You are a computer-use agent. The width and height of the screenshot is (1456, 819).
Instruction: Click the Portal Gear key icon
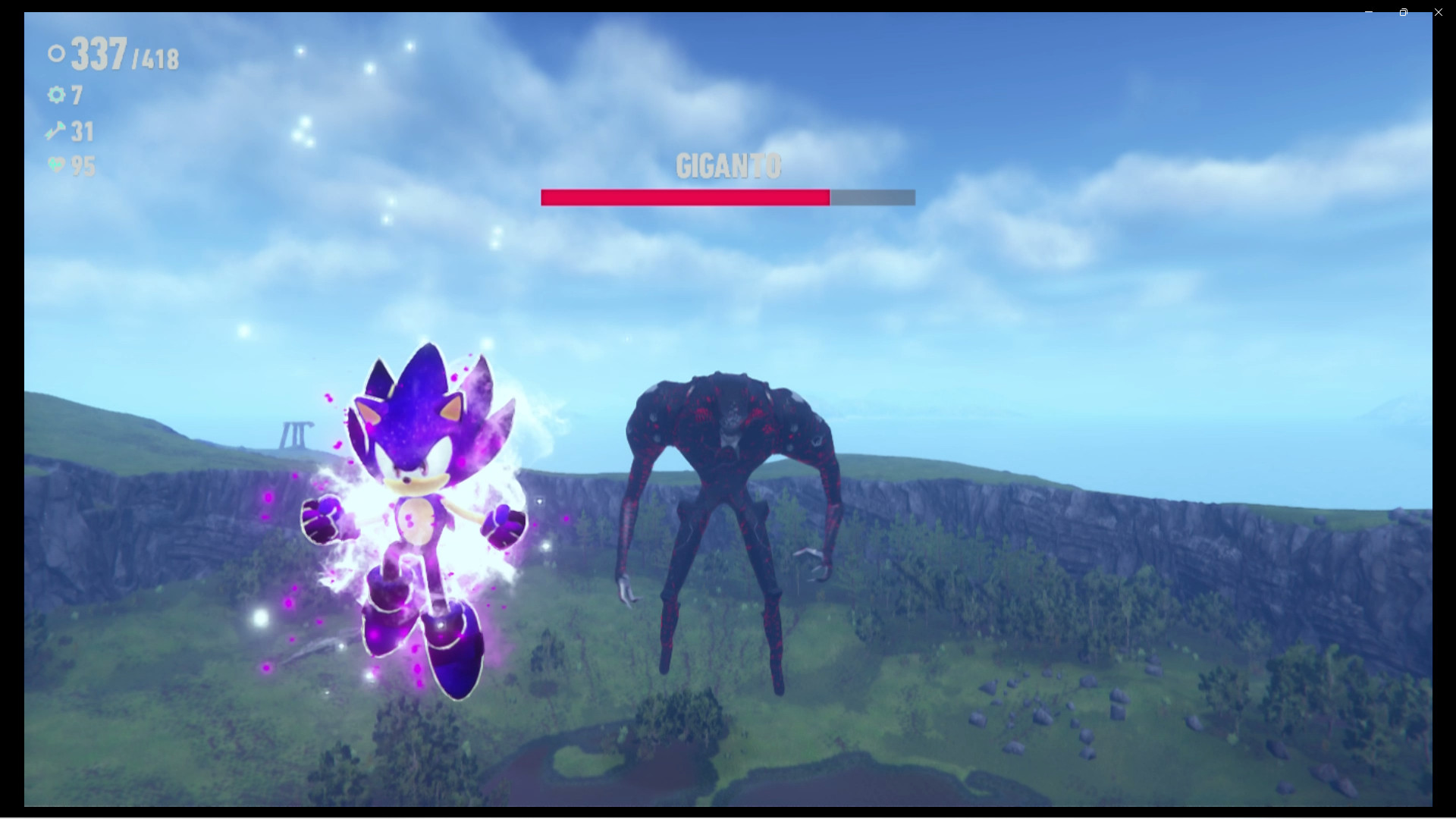(x=54, y=130)
